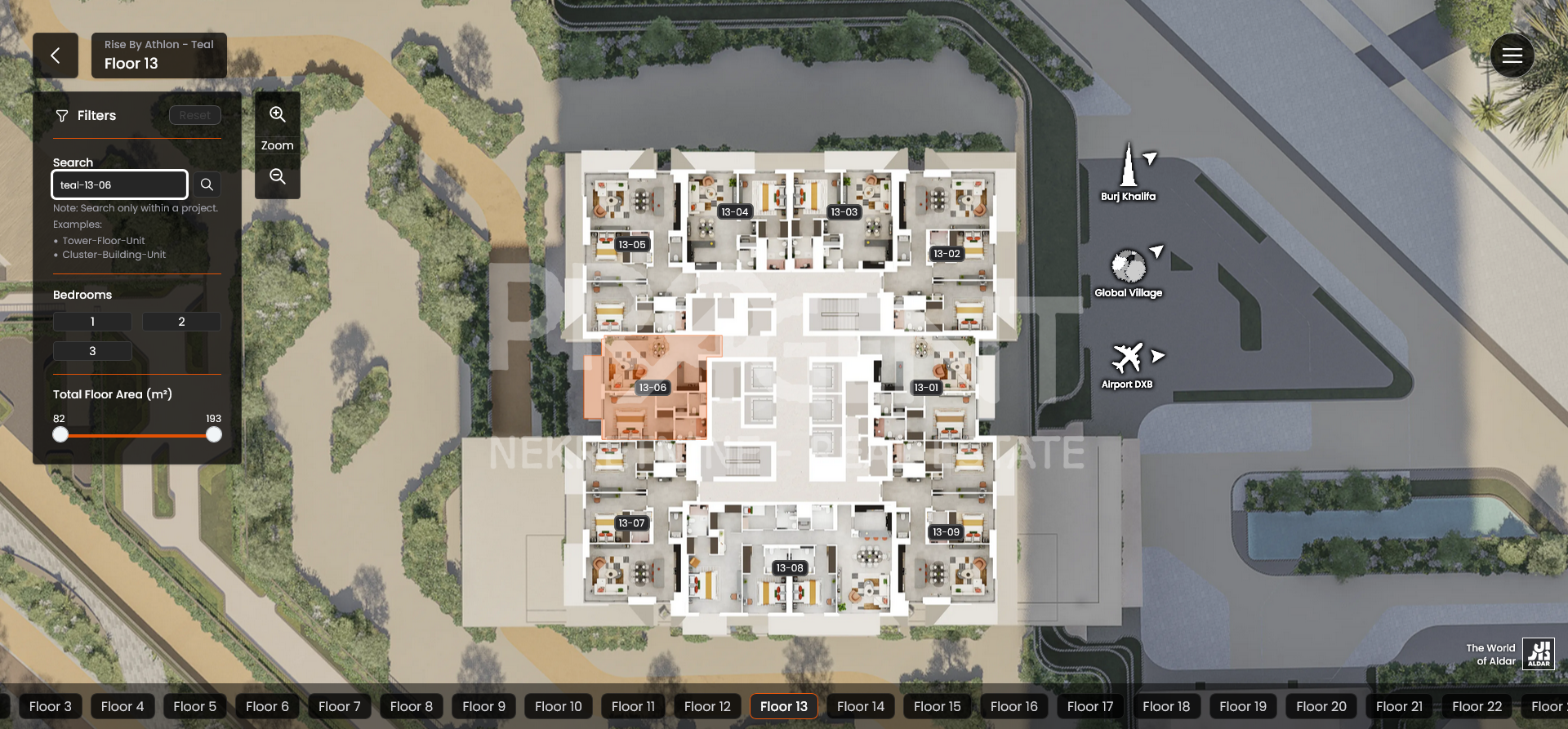1568x729 pixels.
Task: Pick unit 13-08 on the floor
Action: 790,568
